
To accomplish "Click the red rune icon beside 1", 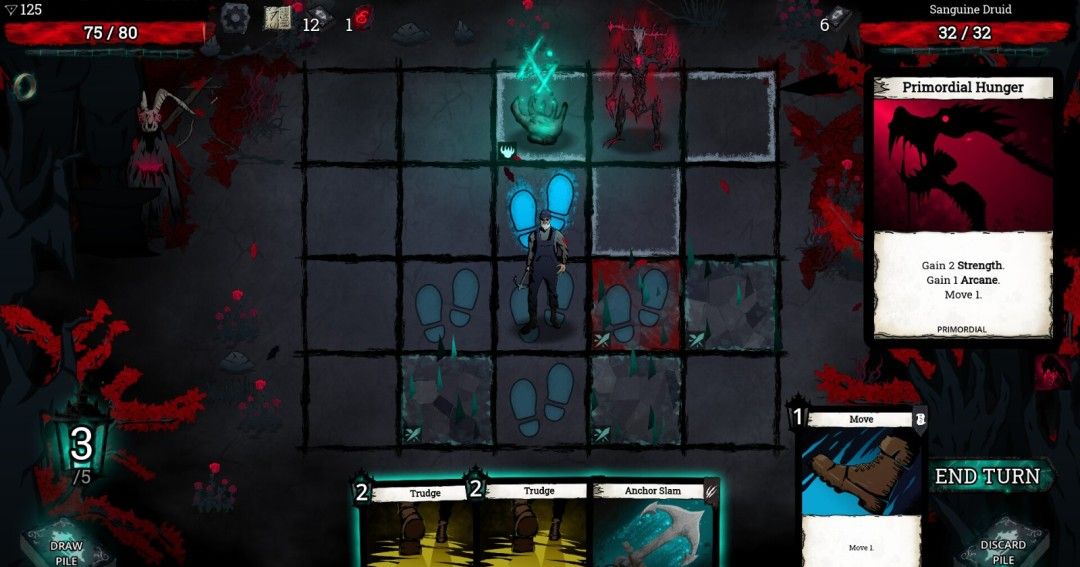I will coord(363,19).
